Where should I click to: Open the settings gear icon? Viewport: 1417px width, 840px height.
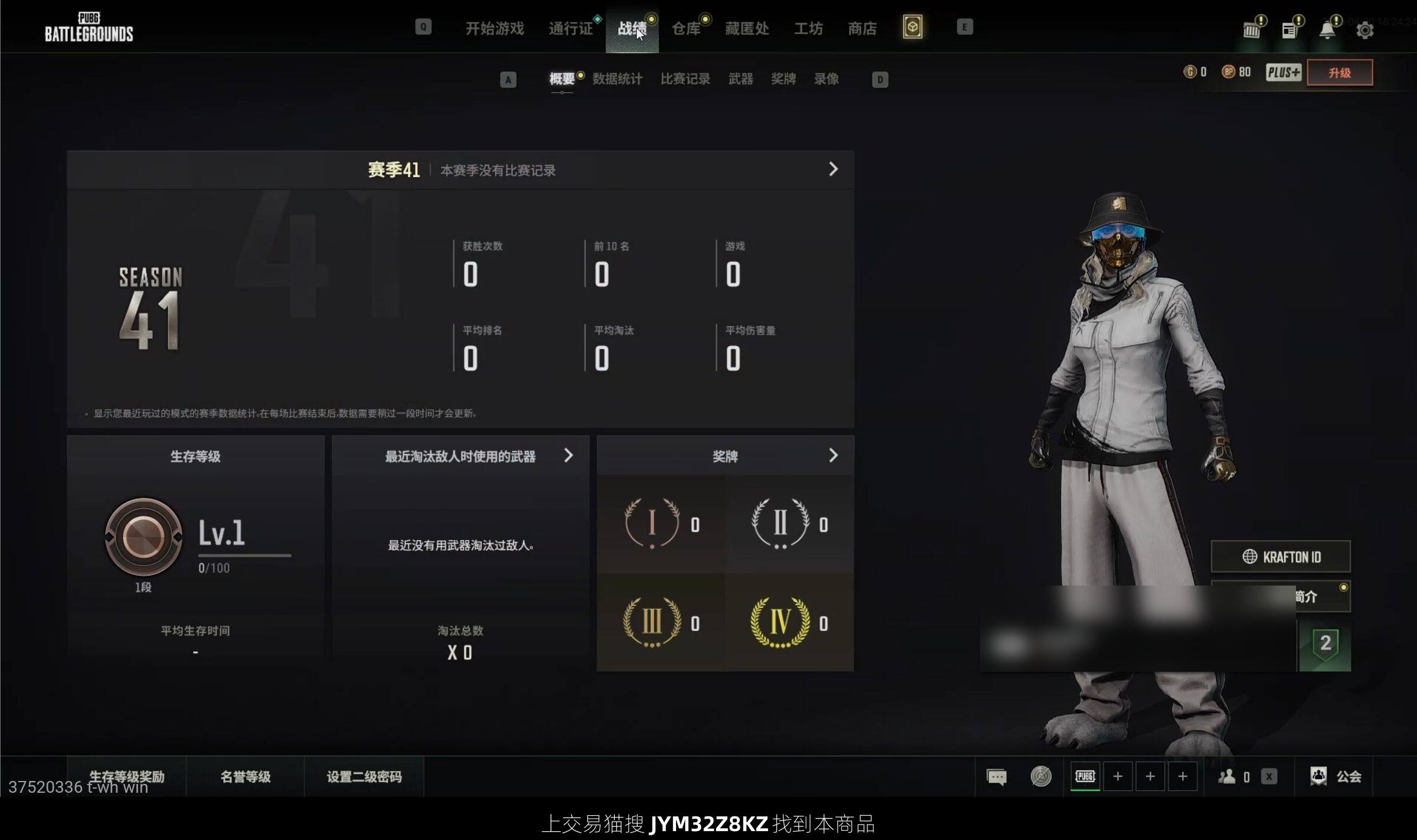coord(1364,30)
